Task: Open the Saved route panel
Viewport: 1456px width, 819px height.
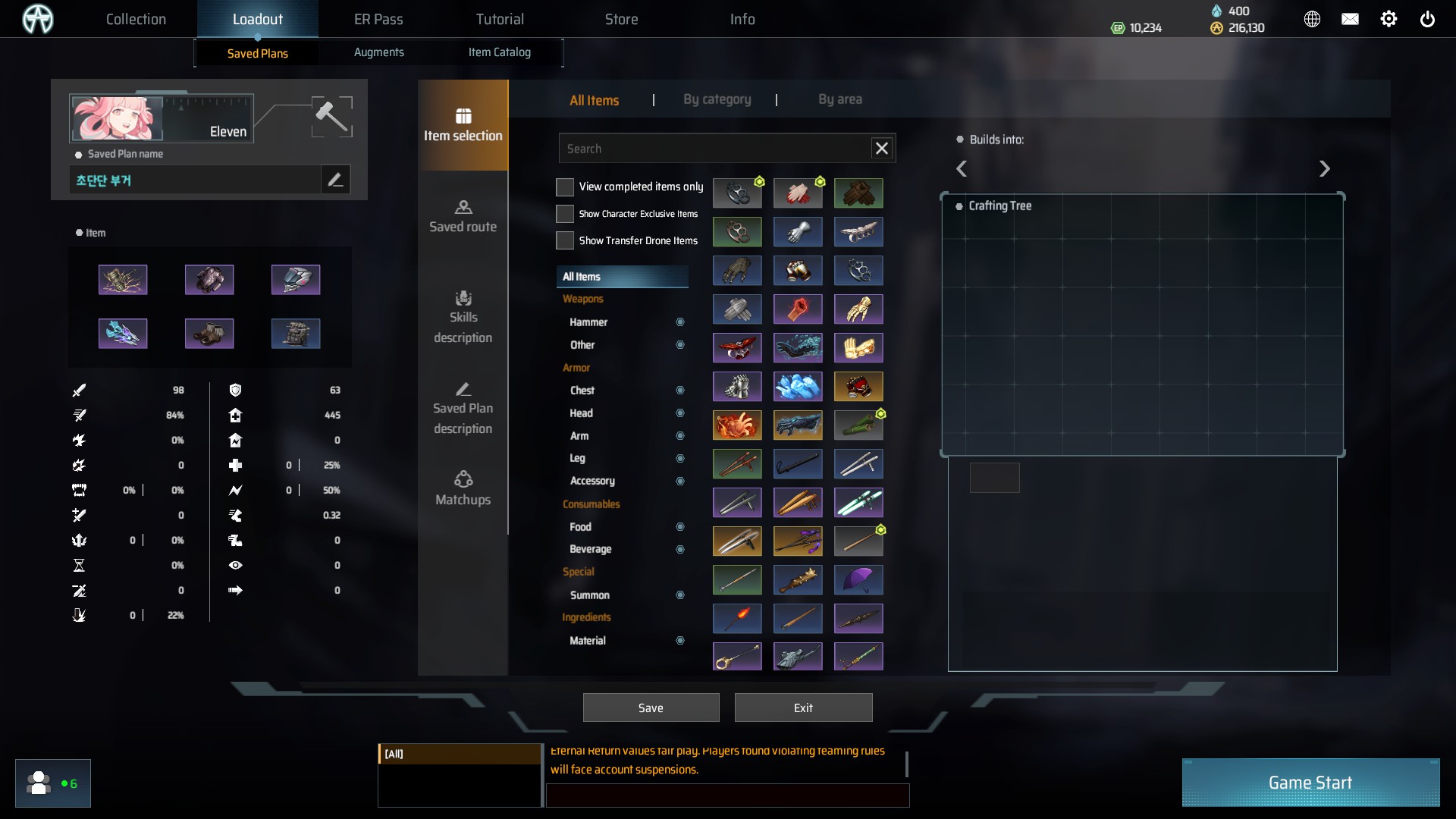Action: 463,216
